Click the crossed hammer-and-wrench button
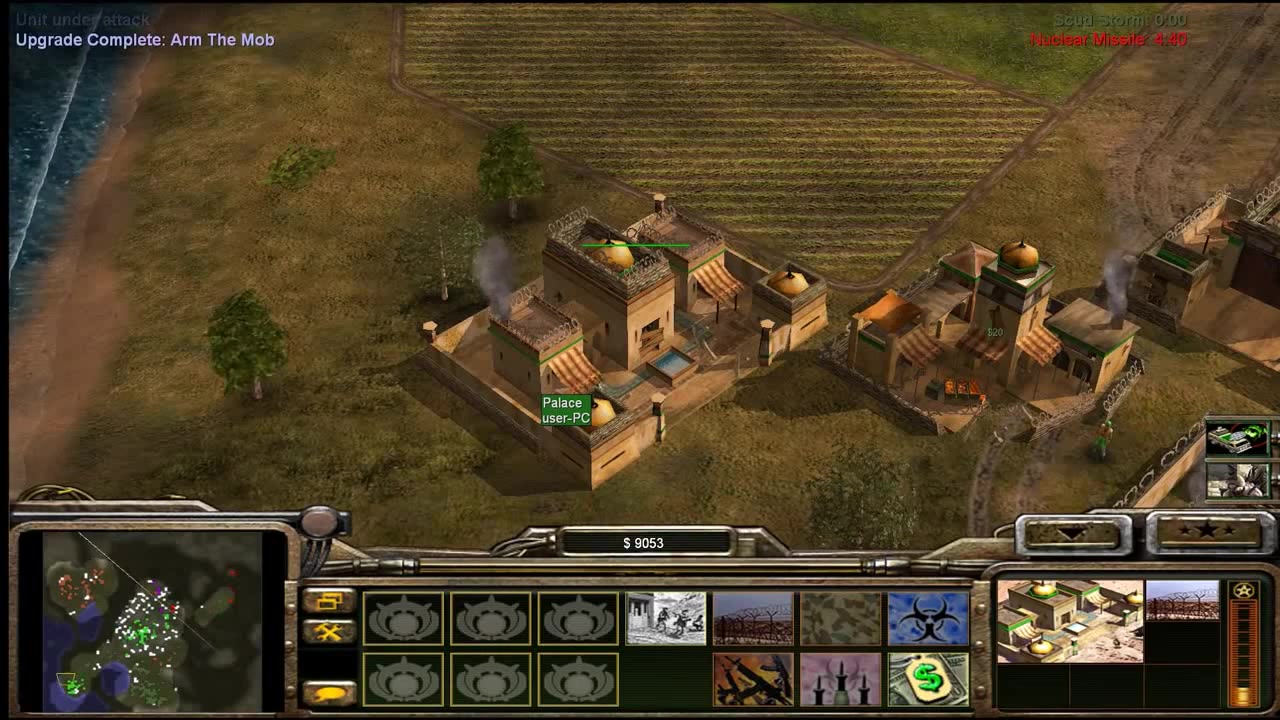 pyautogui.click(x=329, y=632)
